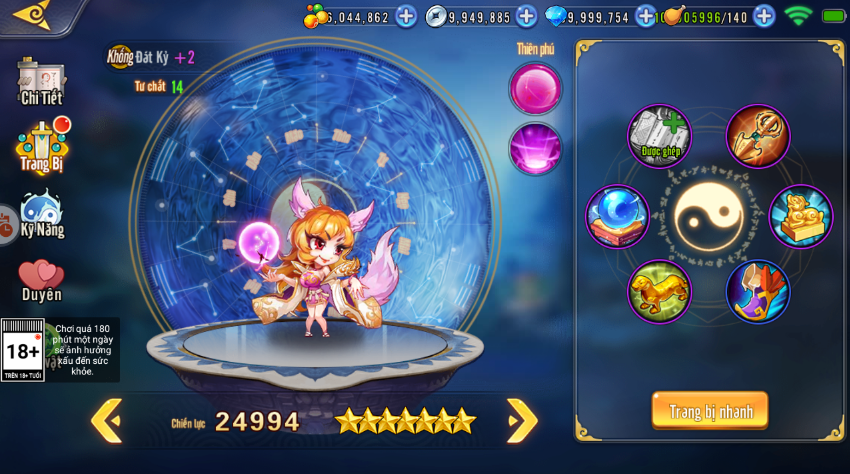850x474 pixels.
Task: Add silver coins with the plus button
Action: click(x=526, y=16)
